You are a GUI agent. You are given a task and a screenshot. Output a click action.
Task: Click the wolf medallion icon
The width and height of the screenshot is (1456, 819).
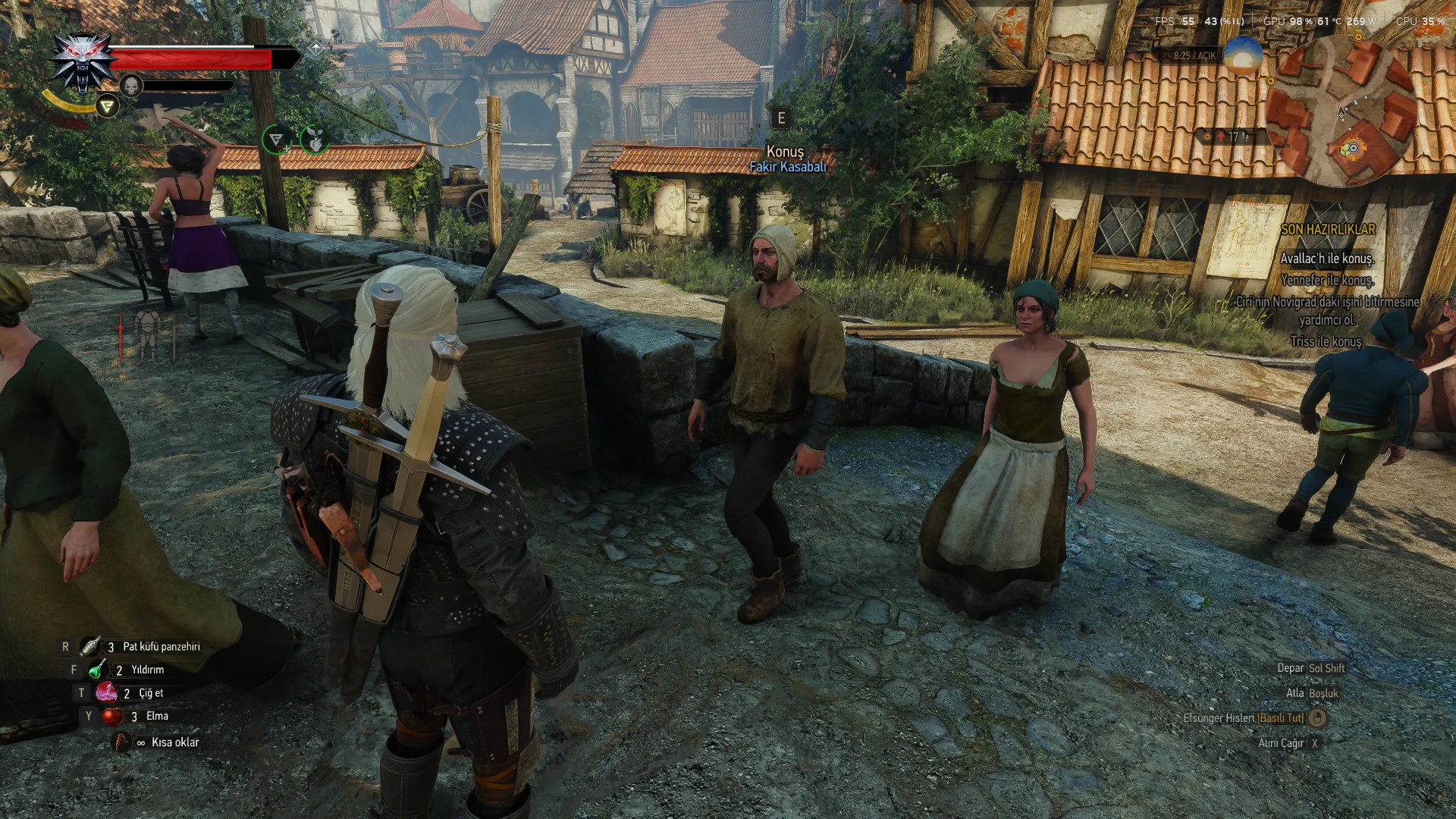81,61
